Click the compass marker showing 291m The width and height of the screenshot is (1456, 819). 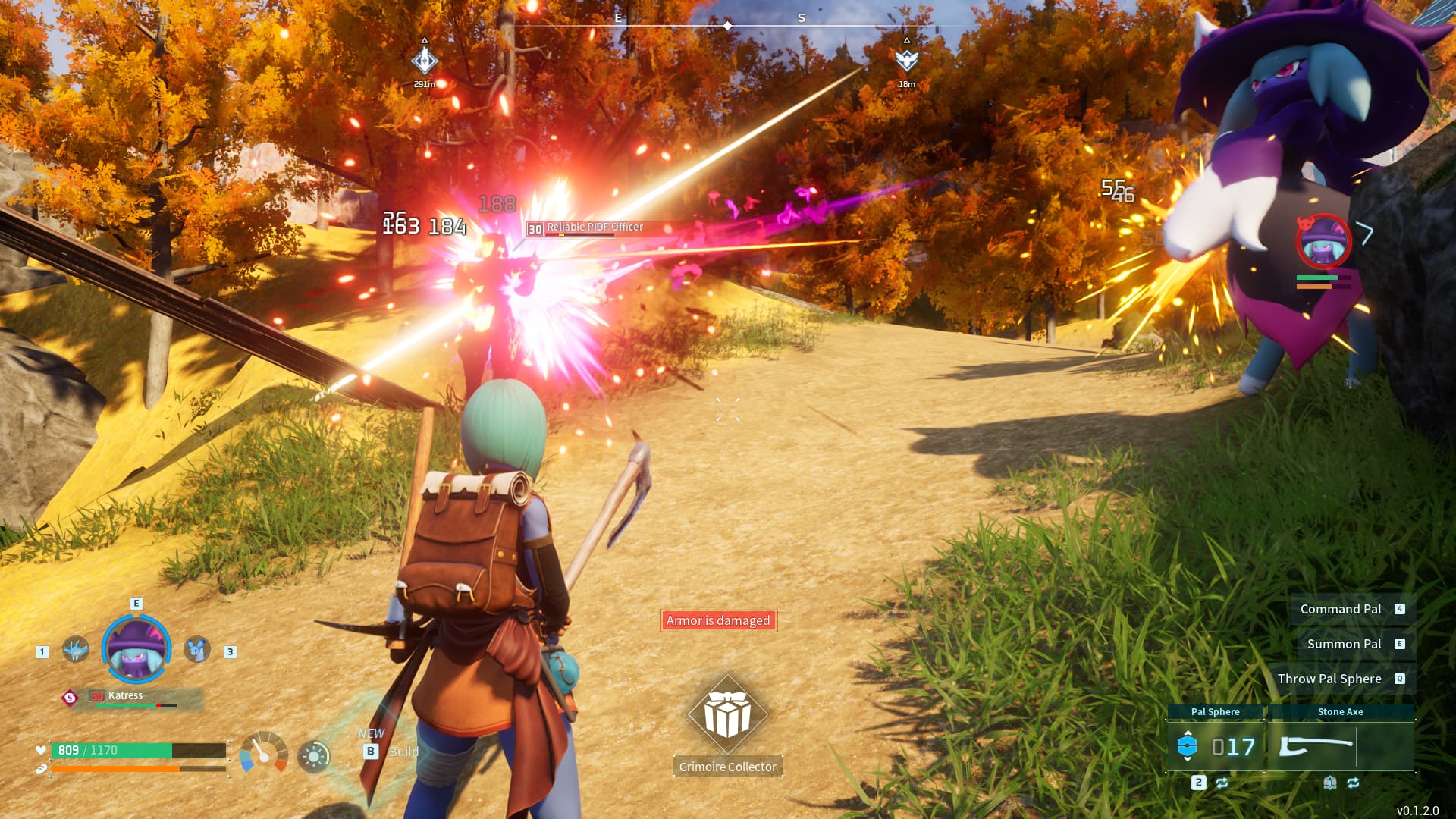pyautogui.click(x=425, y=61)
